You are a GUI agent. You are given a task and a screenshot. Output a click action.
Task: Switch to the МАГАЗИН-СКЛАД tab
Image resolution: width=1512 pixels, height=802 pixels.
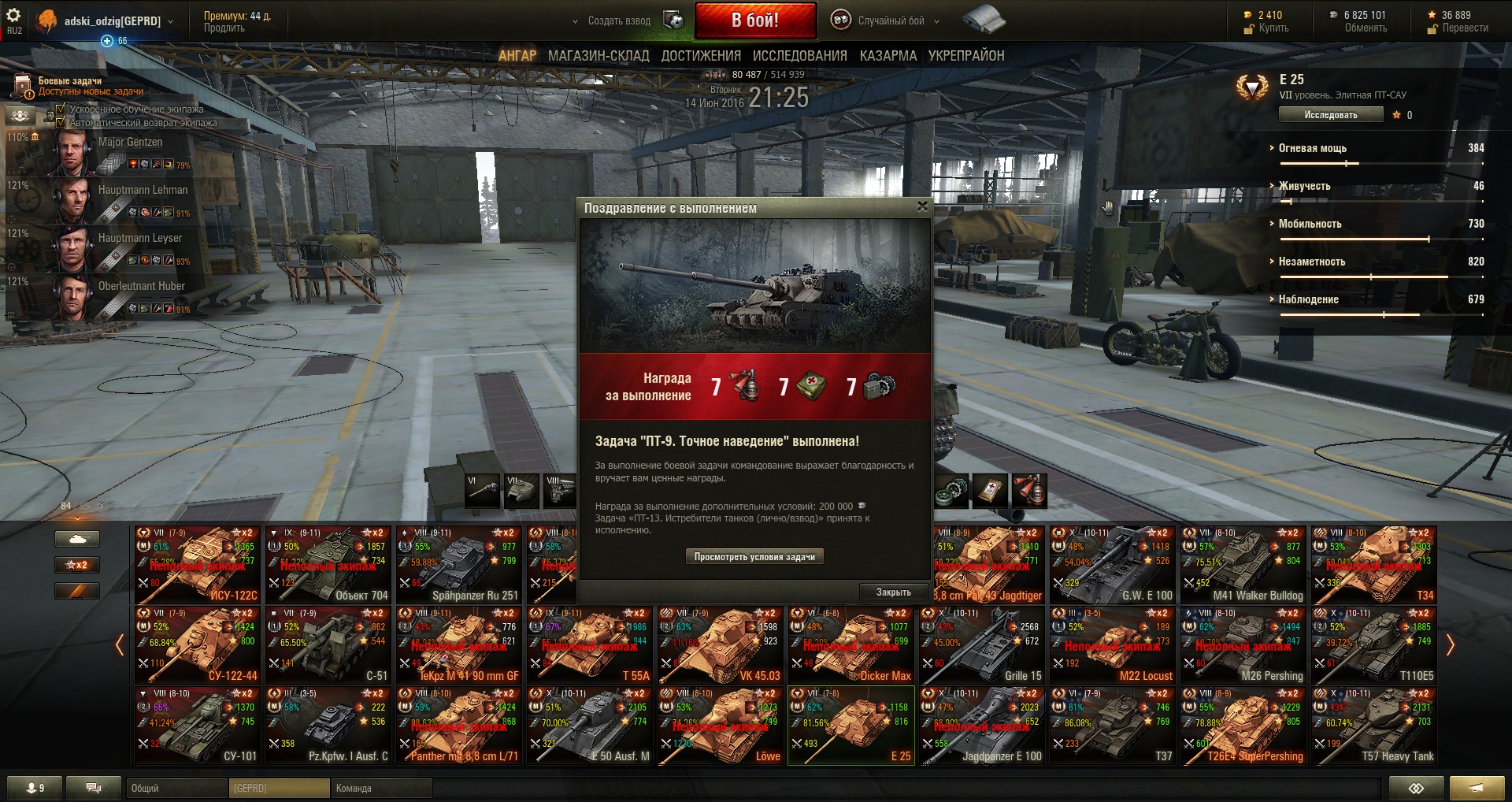598,56
